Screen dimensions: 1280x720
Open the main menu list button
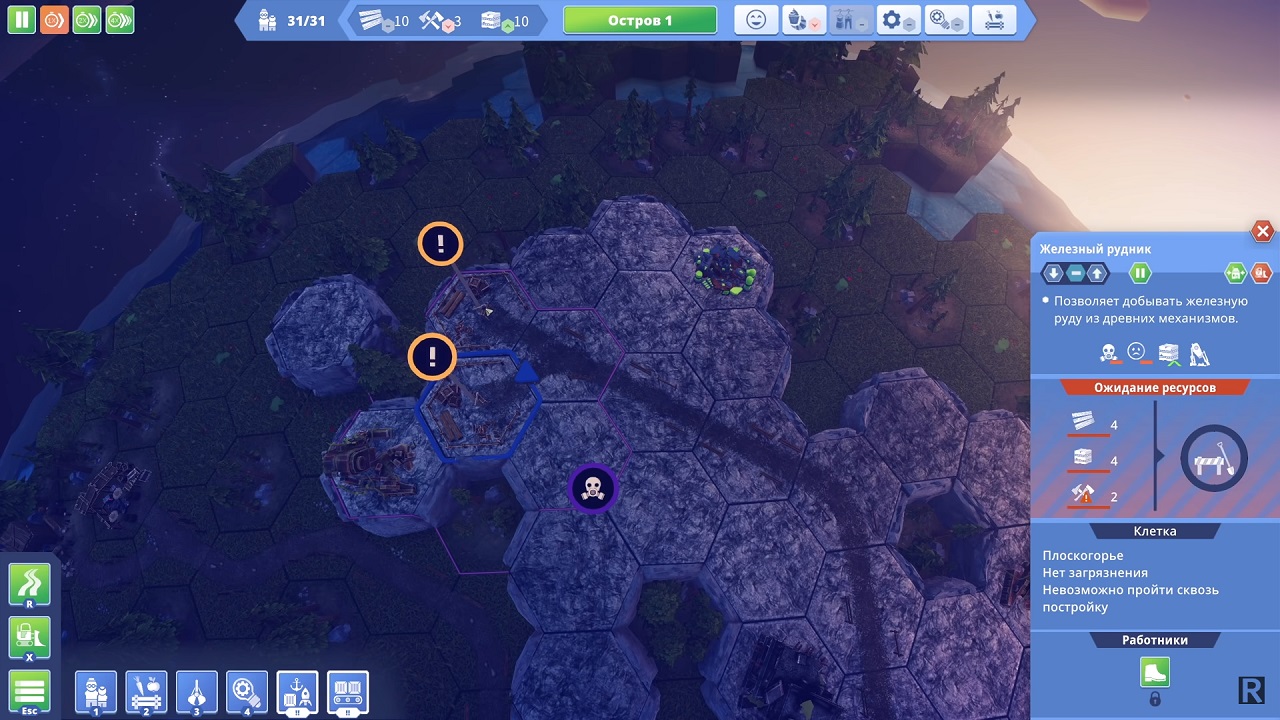(x=29, y=692)
